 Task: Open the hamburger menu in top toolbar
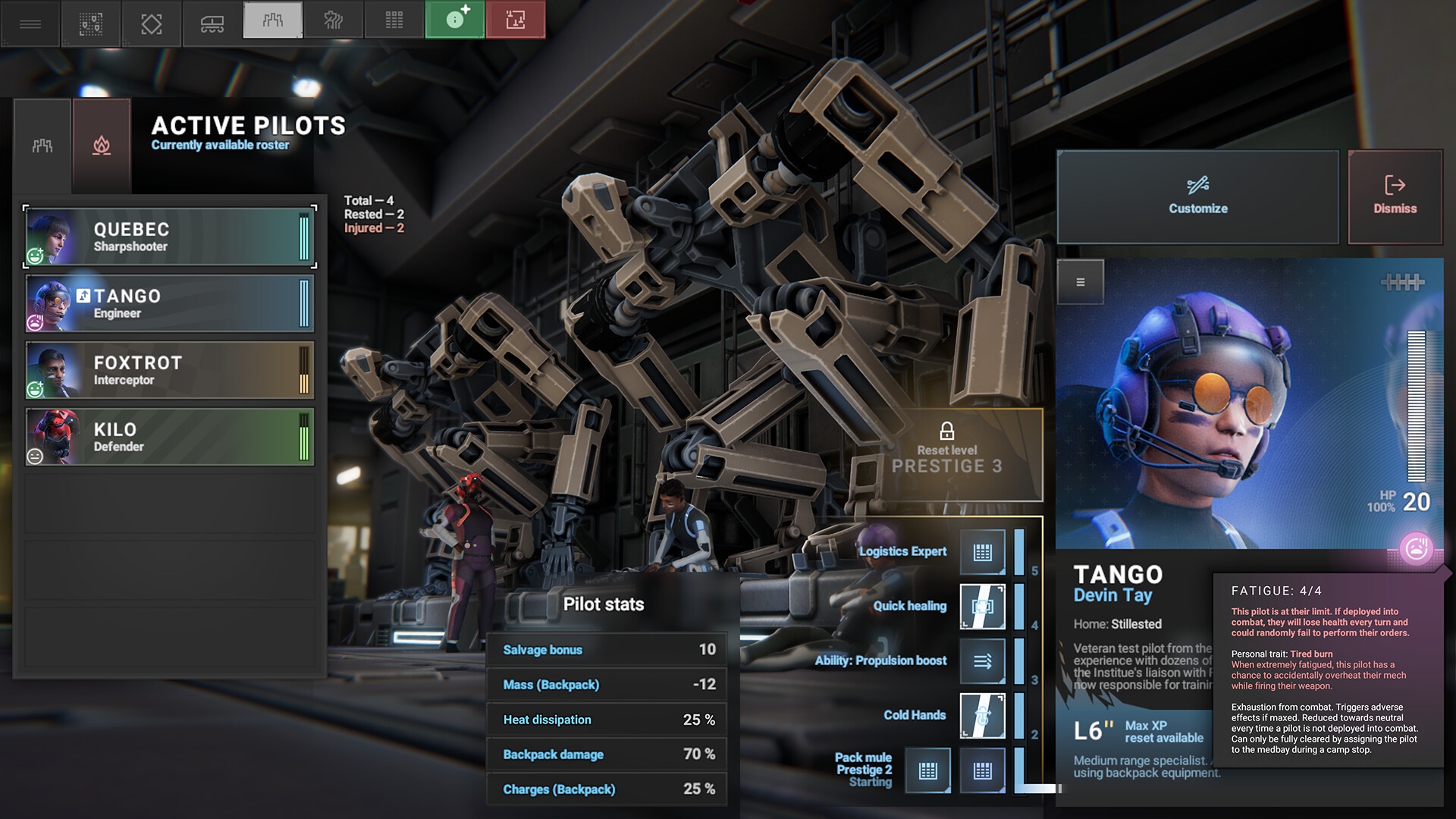point(30,24)
